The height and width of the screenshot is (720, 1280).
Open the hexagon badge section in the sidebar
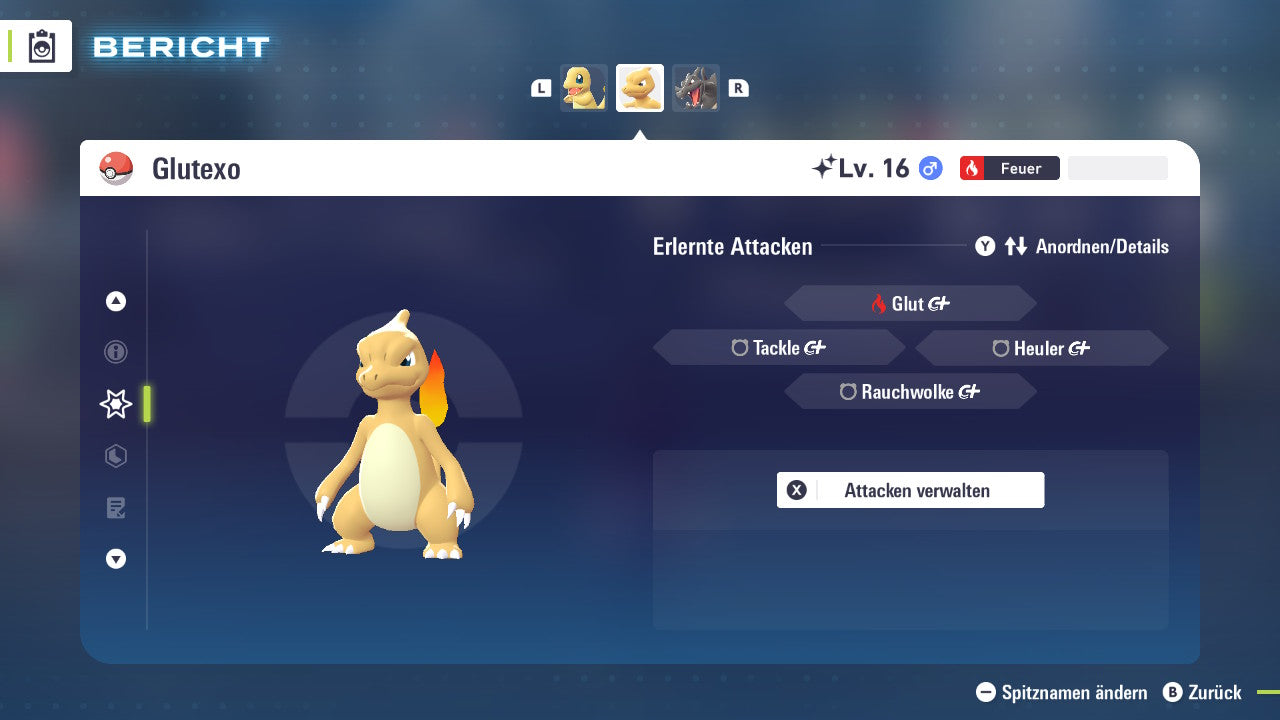pyautogui.click(x=115, y=456)
